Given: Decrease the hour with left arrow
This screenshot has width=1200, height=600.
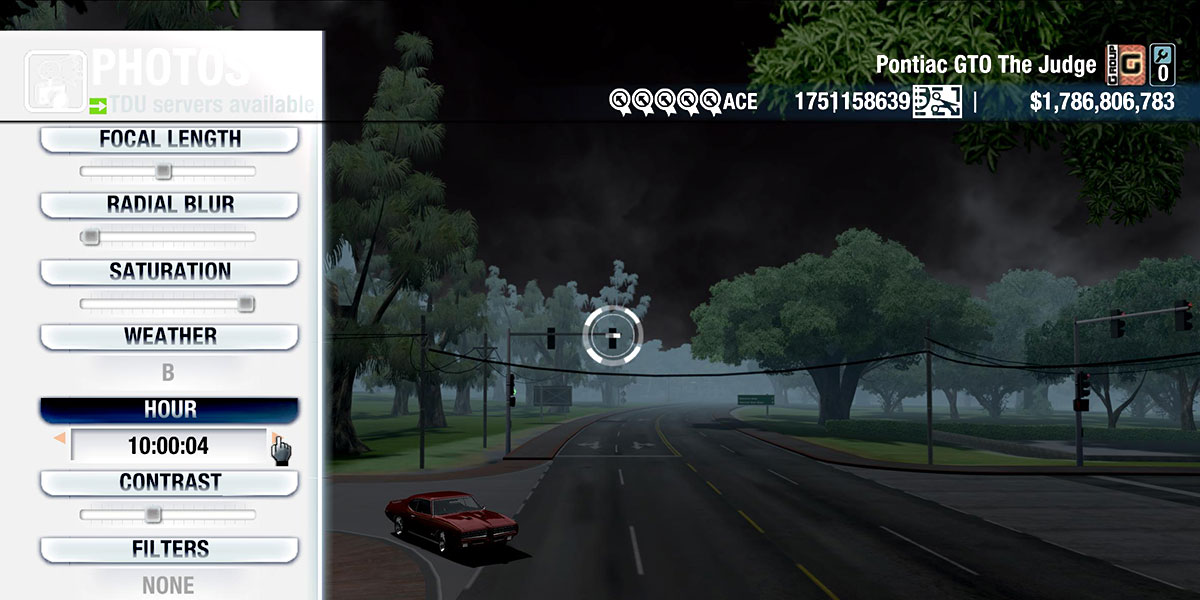Looking at the screenshot, I should pos(60,439).
